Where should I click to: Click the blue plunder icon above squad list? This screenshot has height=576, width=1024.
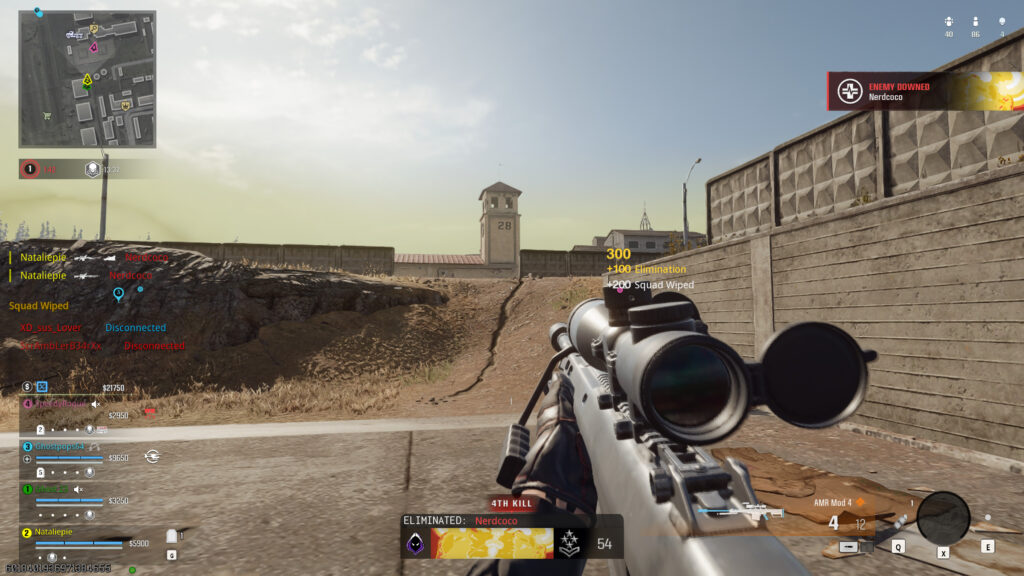(x=42, y=387)
